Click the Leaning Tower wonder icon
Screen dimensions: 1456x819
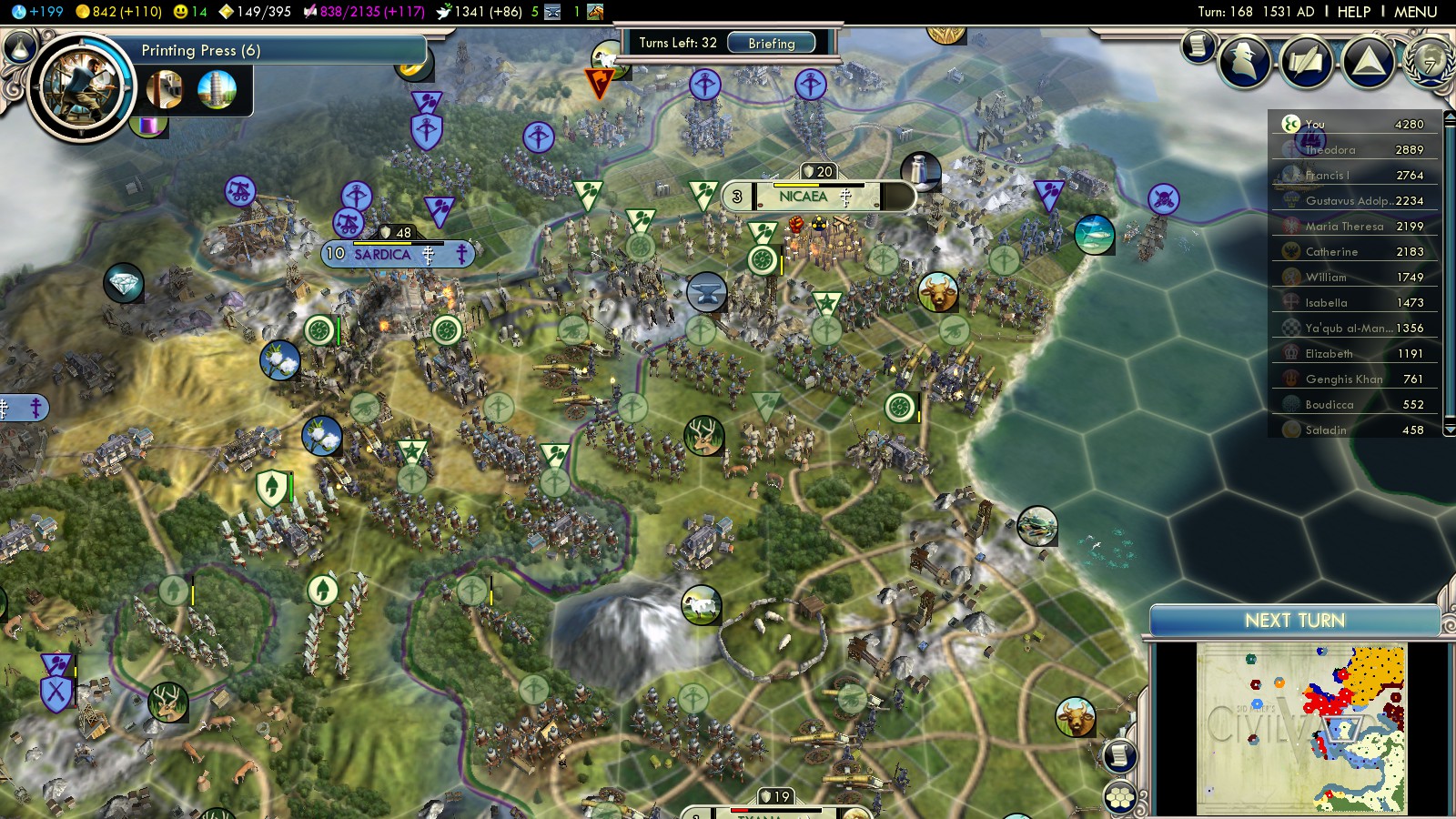tap(217, 89)
